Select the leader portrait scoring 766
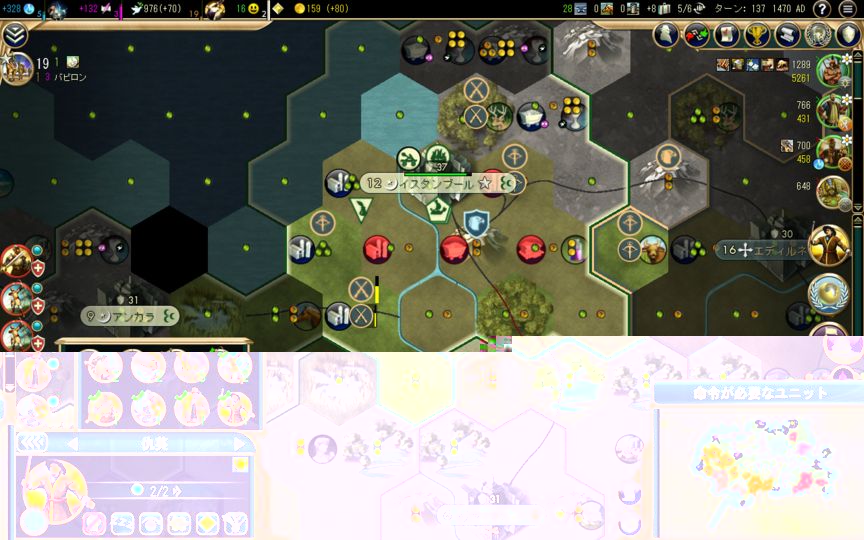Viewport: 864px width, 540px height. tap(833, 110)
